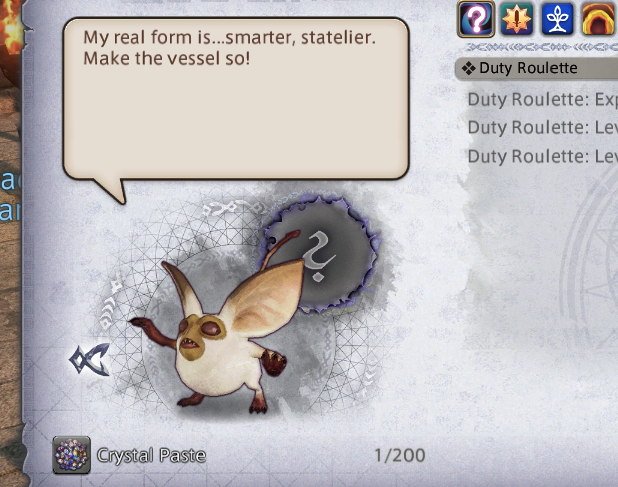This screenshot has width=618, height=487.
Task: Open the orange cave entrance icon
Action: [x=598, y=18]
